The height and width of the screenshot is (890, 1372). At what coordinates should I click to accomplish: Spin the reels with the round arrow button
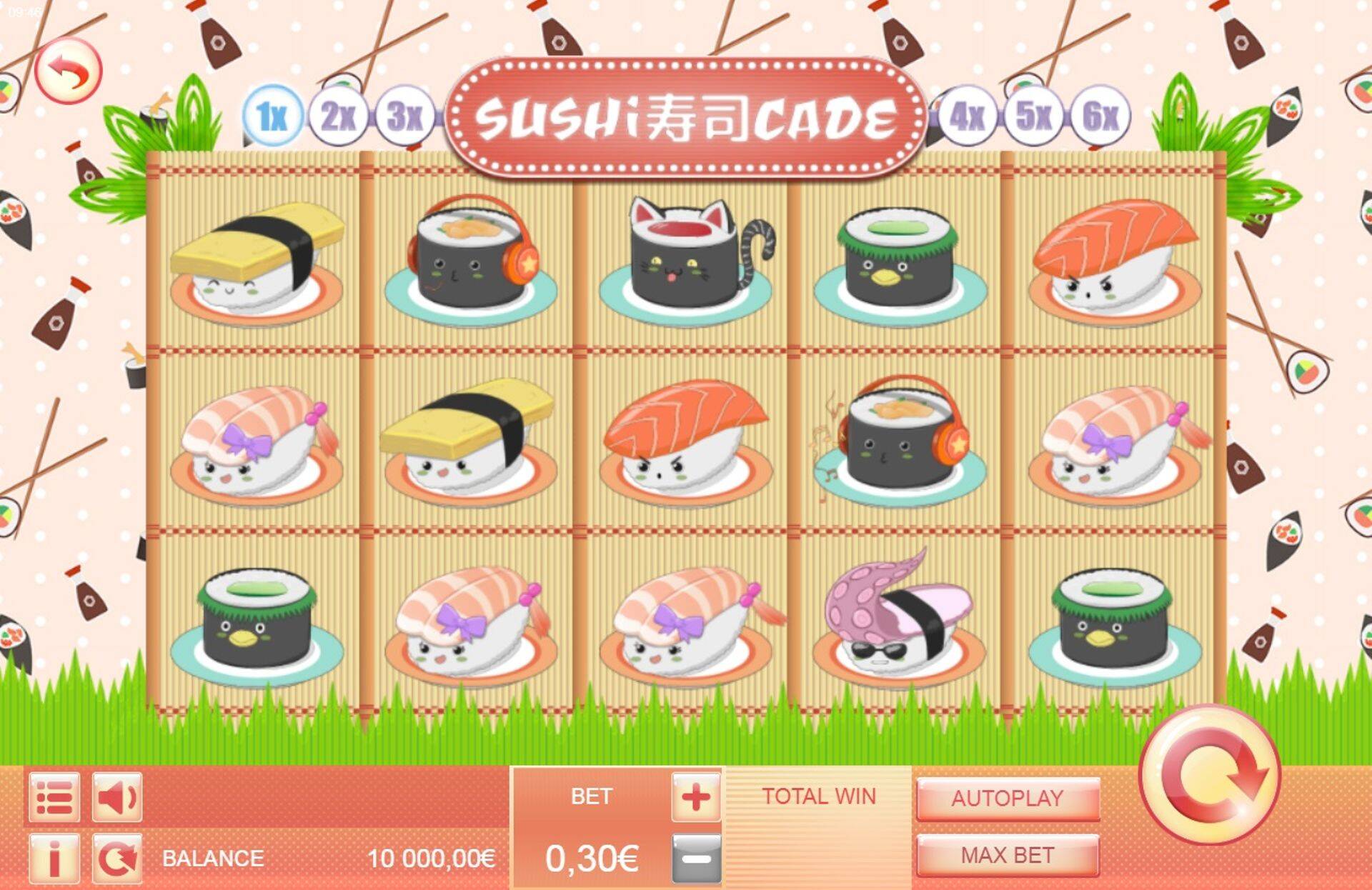tap(1210, 775)
